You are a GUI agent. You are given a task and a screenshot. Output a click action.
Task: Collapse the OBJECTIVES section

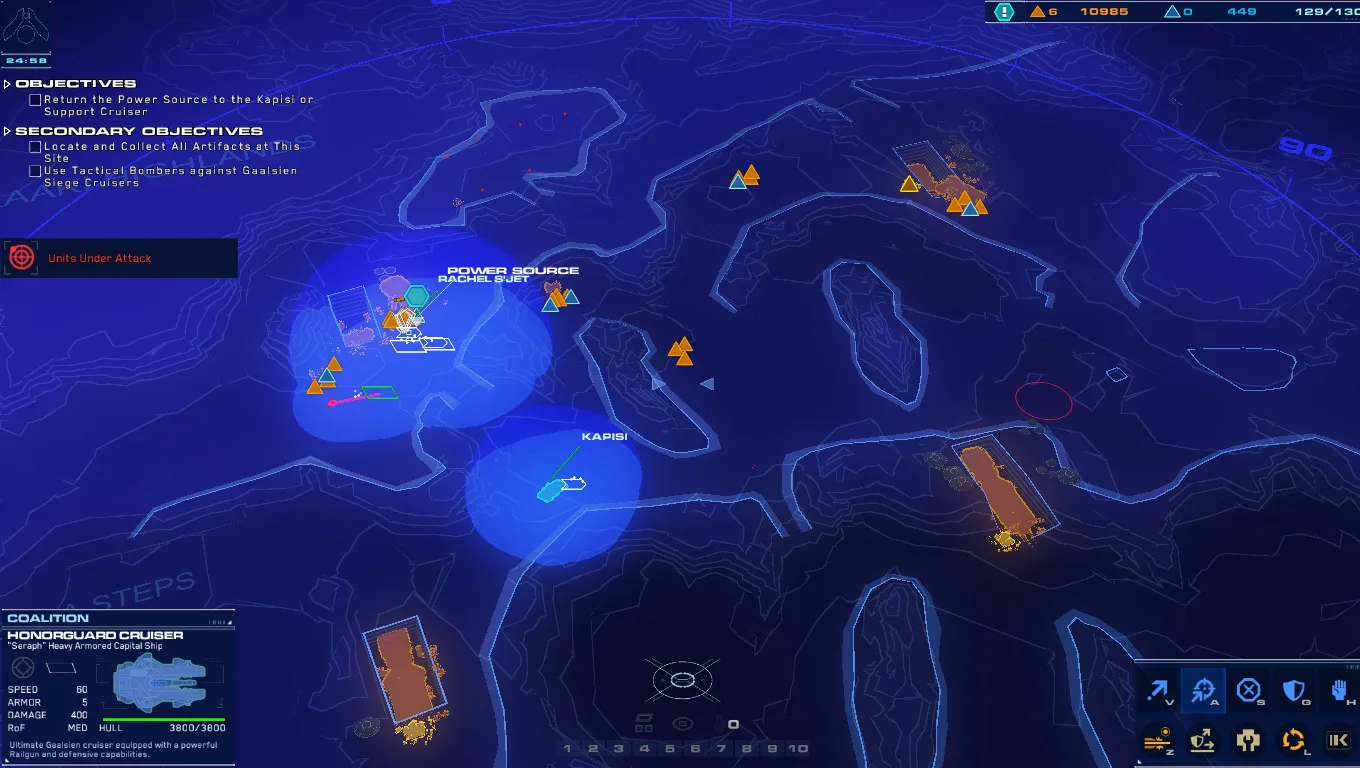click(x=7, y=83)
